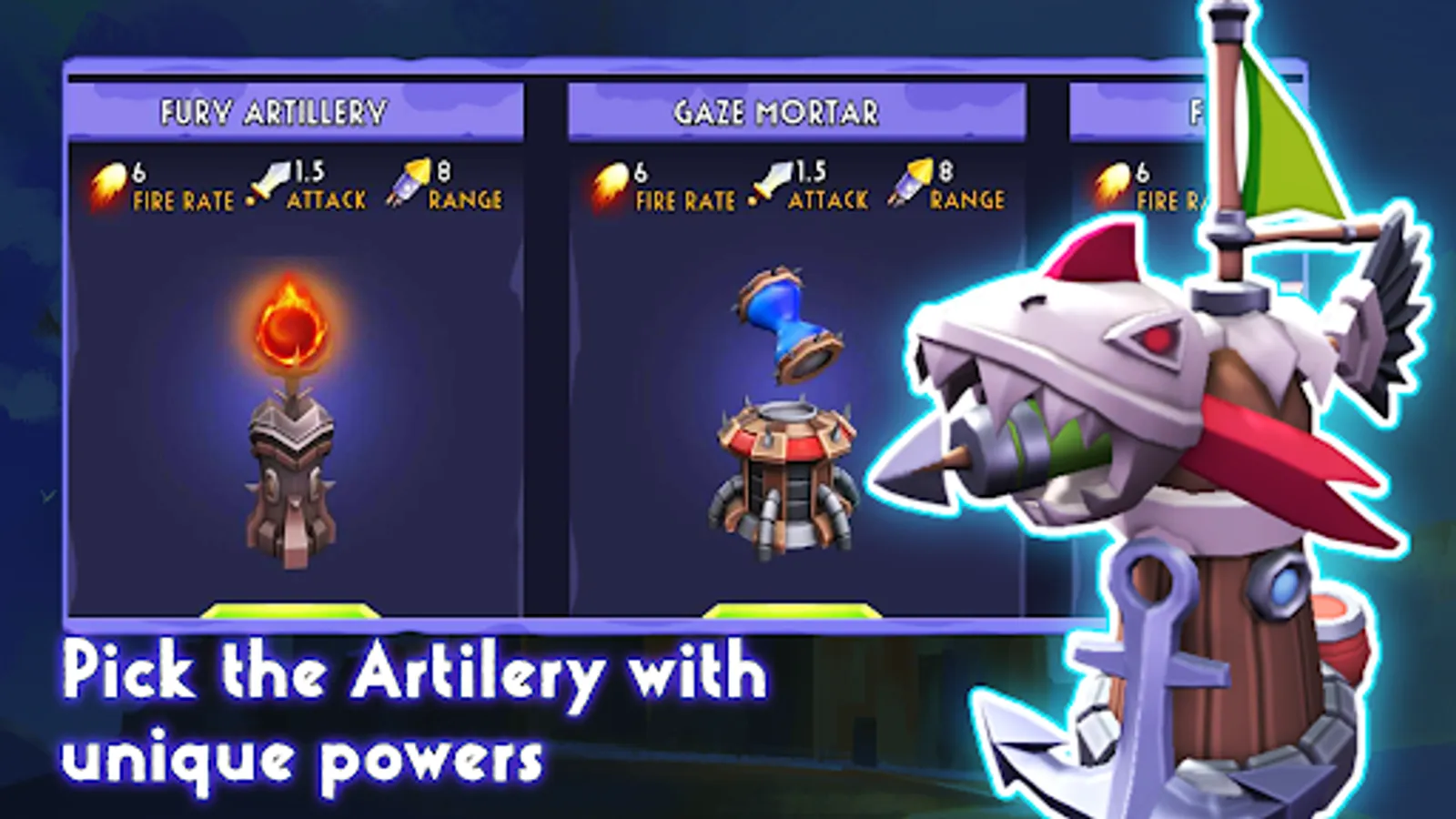Click the range rocket icon on Fury Artillery

pos(411,180)
